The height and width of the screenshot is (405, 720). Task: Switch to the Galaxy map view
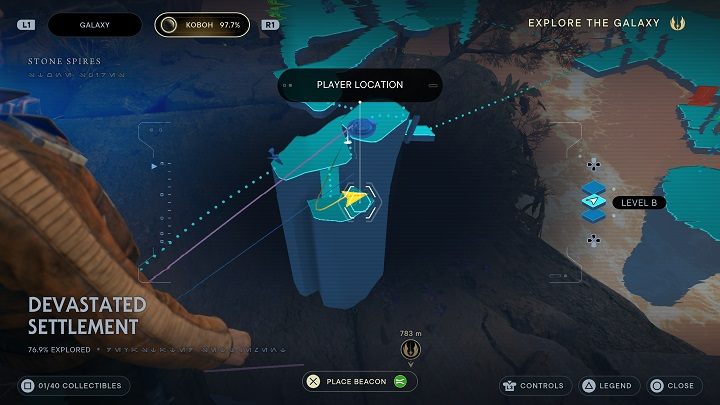point(95,23)
